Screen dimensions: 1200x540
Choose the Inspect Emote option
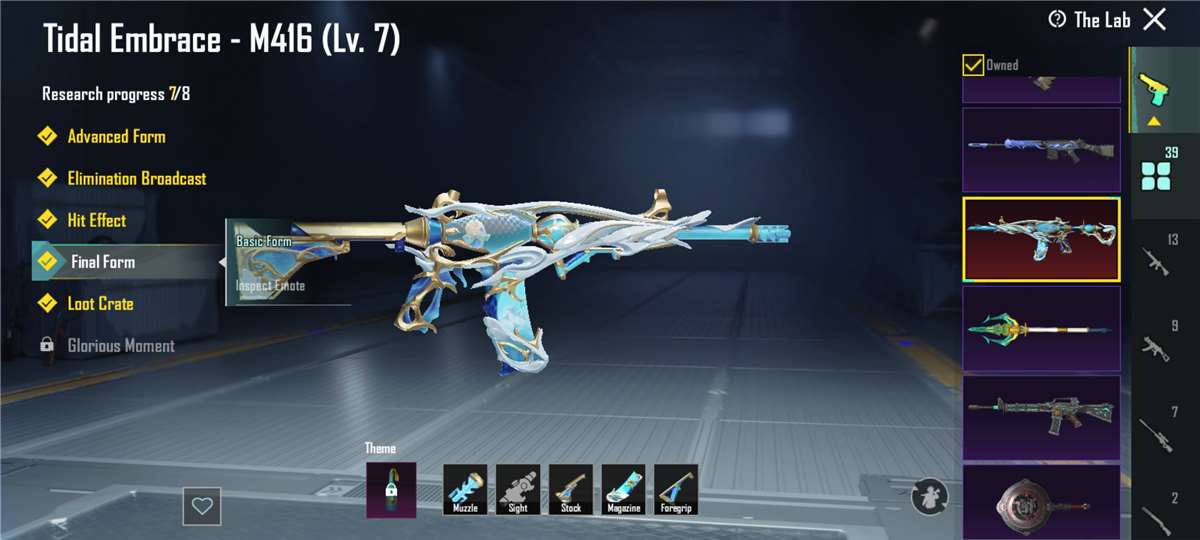click(x=271, y=286)
